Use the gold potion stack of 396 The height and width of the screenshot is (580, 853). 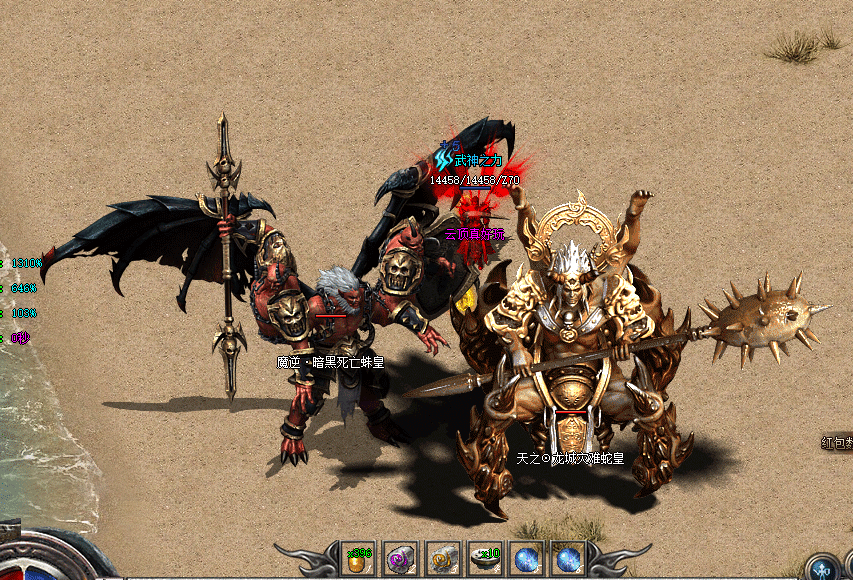[359, 560]
